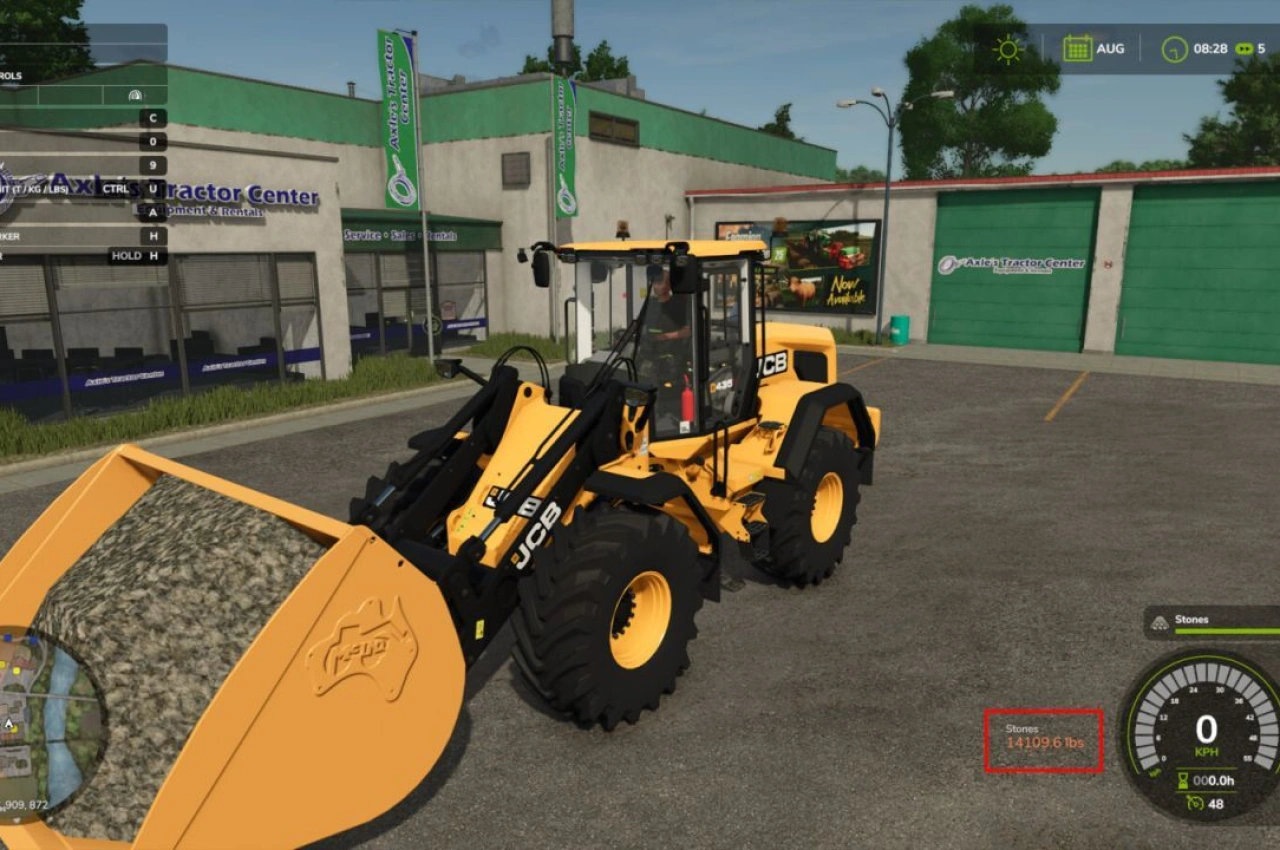Click the AUG month label
The width and height of the screenshot is (1280, 850).
point(1110,48)
